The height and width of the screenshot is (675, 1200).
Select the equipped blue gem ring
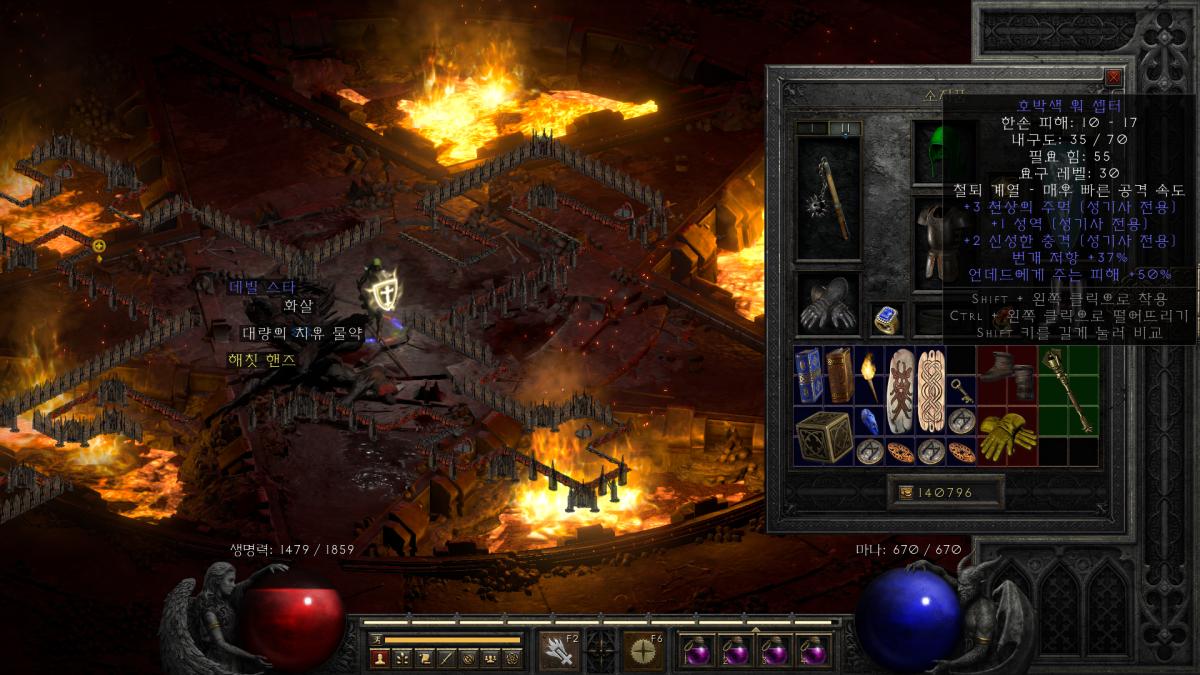886,318
